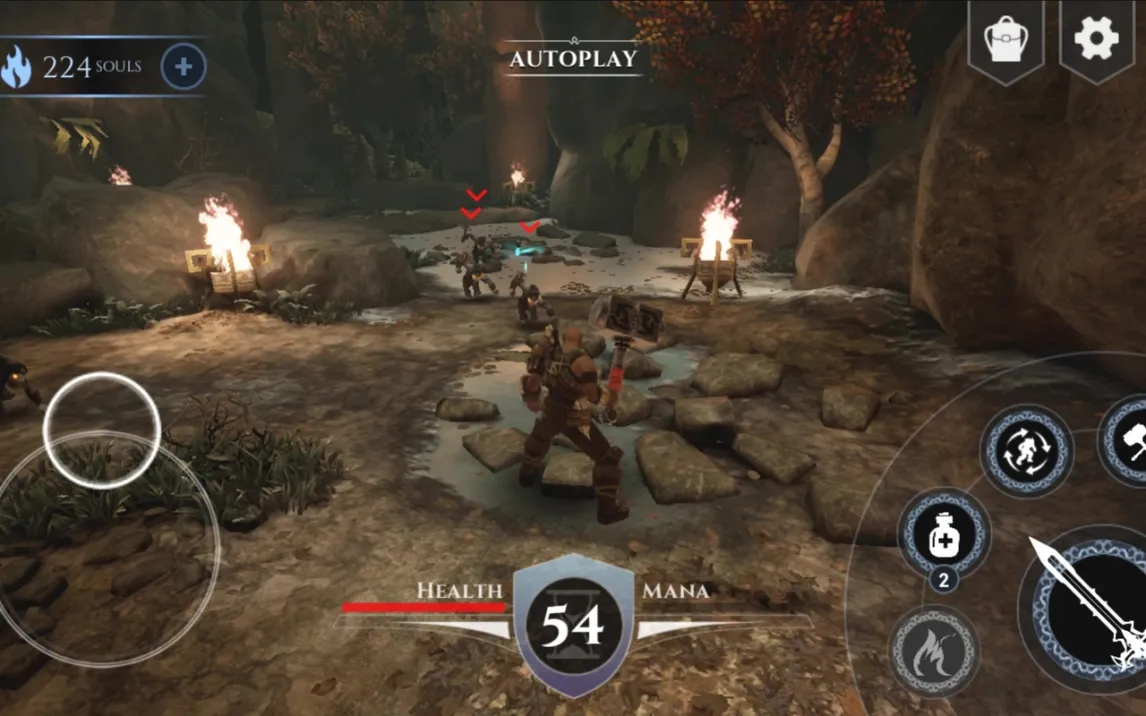Toggle the Autoplay button

pyautogui.click(x=573, y=58)
